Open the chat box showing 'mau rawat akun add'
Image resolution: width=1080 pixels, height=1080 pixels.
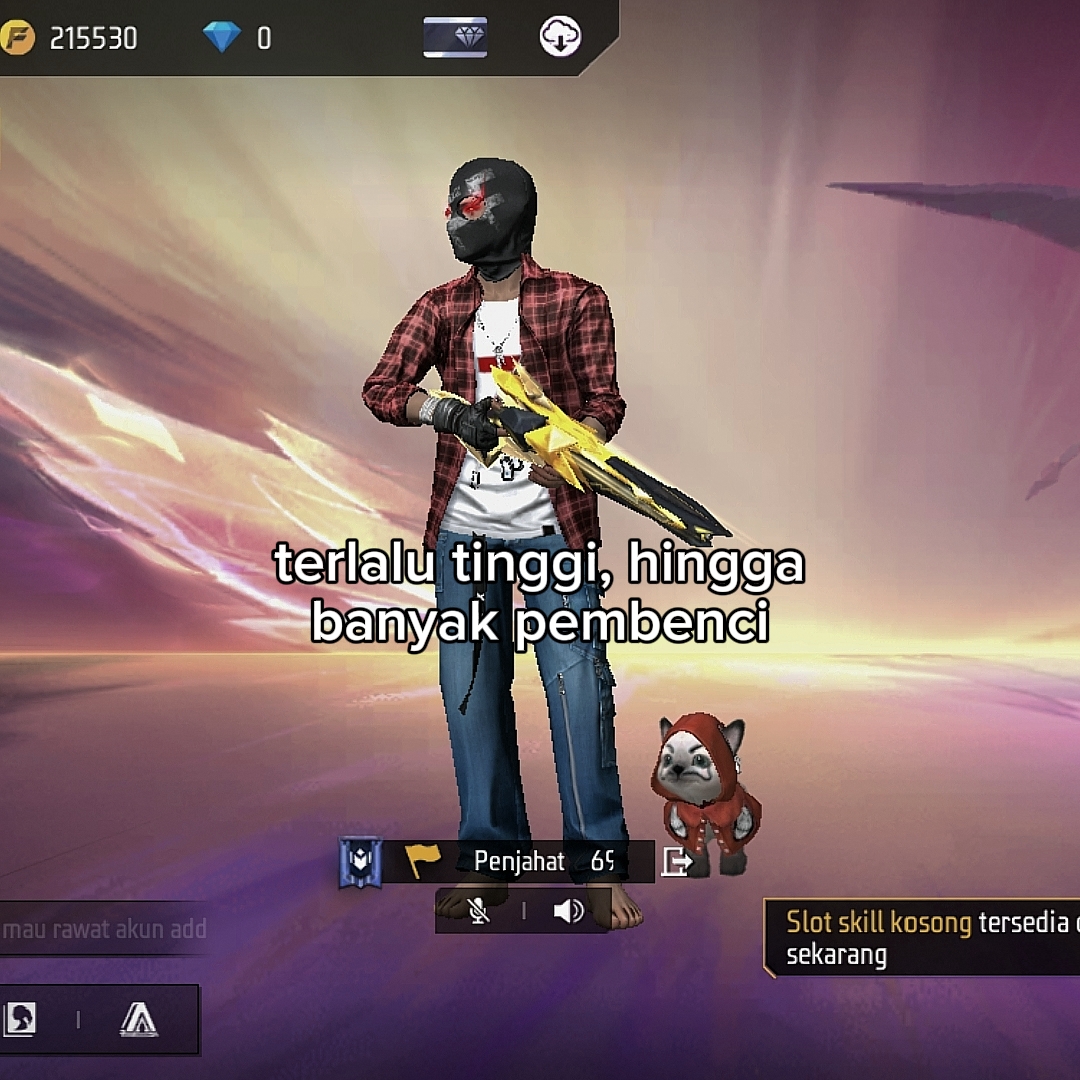click(104, 929)
